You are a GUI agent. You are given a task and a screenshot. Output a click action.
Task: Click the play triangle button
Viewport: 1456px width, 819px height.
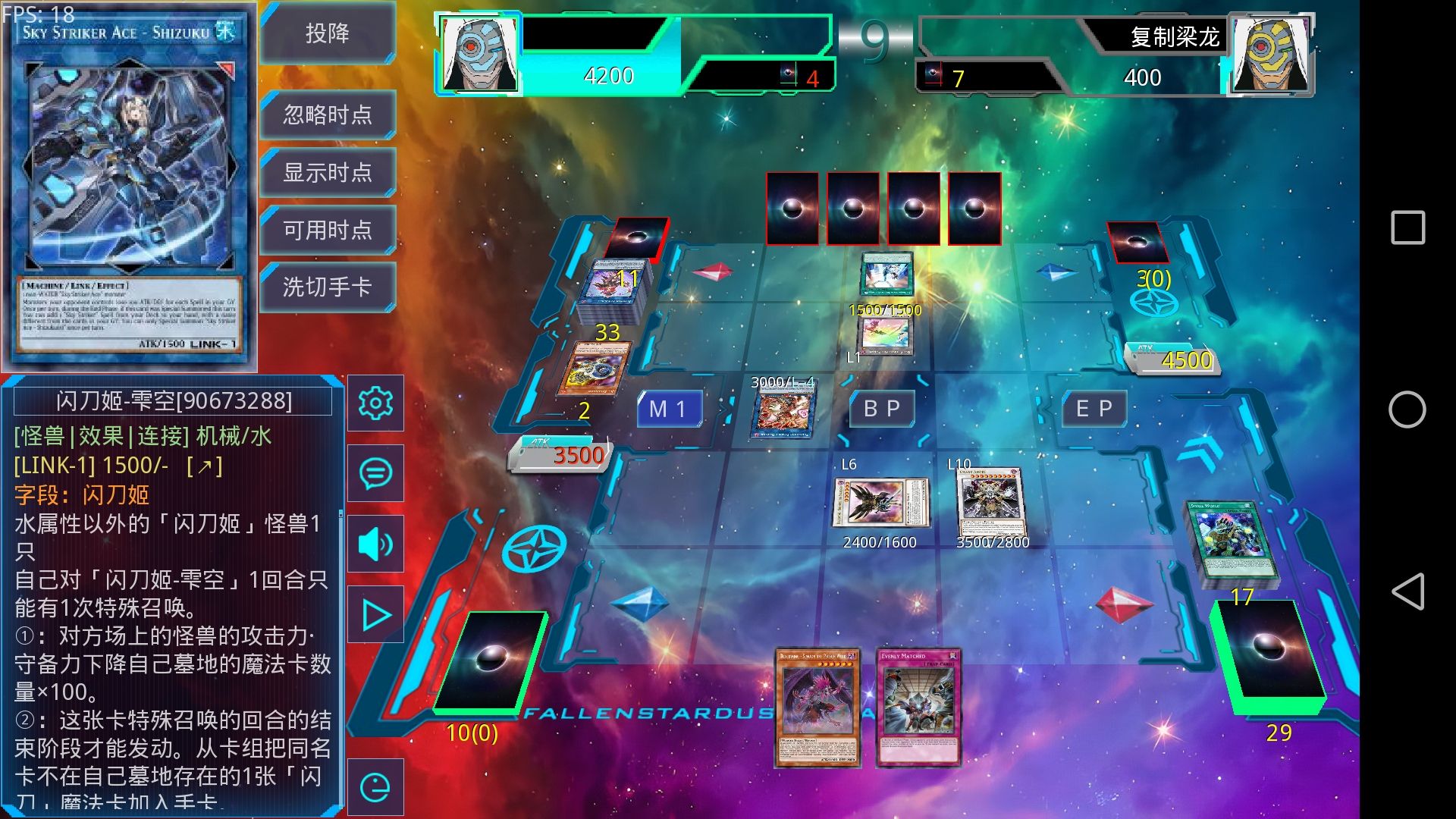[375, 615]
